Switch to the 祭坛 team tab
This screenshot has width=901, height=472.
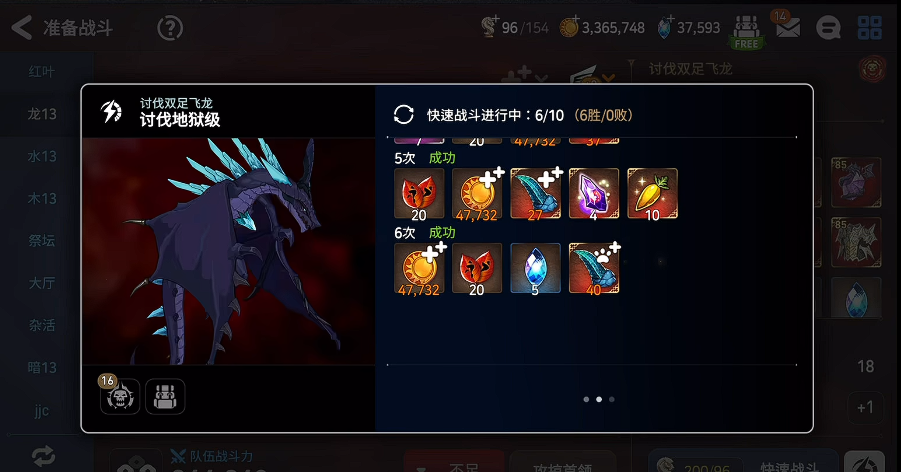(x=42, y=240)
